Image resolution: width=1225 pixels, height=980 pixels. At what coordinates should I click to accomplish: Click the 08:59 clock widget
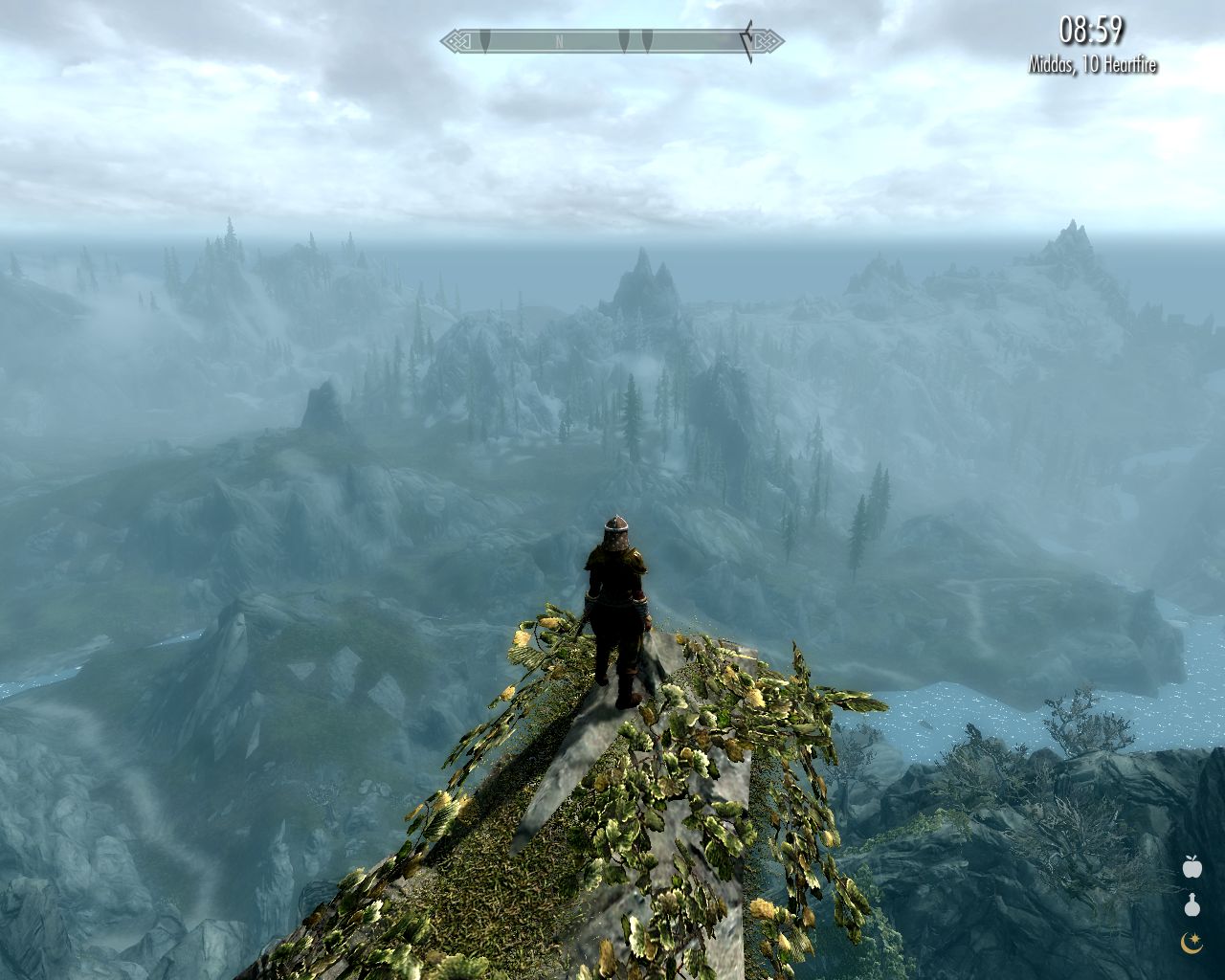[1091, 31]
